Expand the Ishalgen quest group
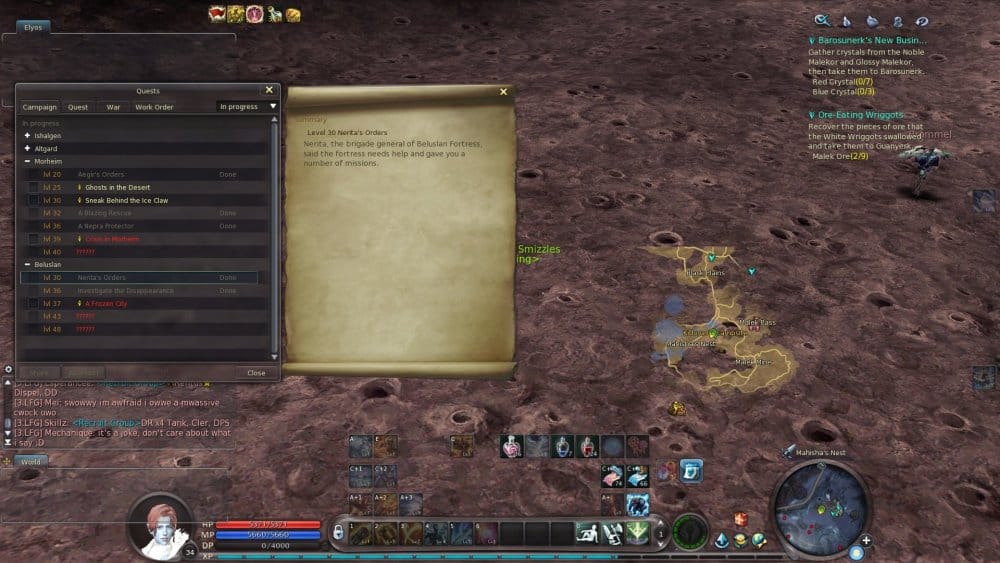1000x563 pixels. [27, 135]
